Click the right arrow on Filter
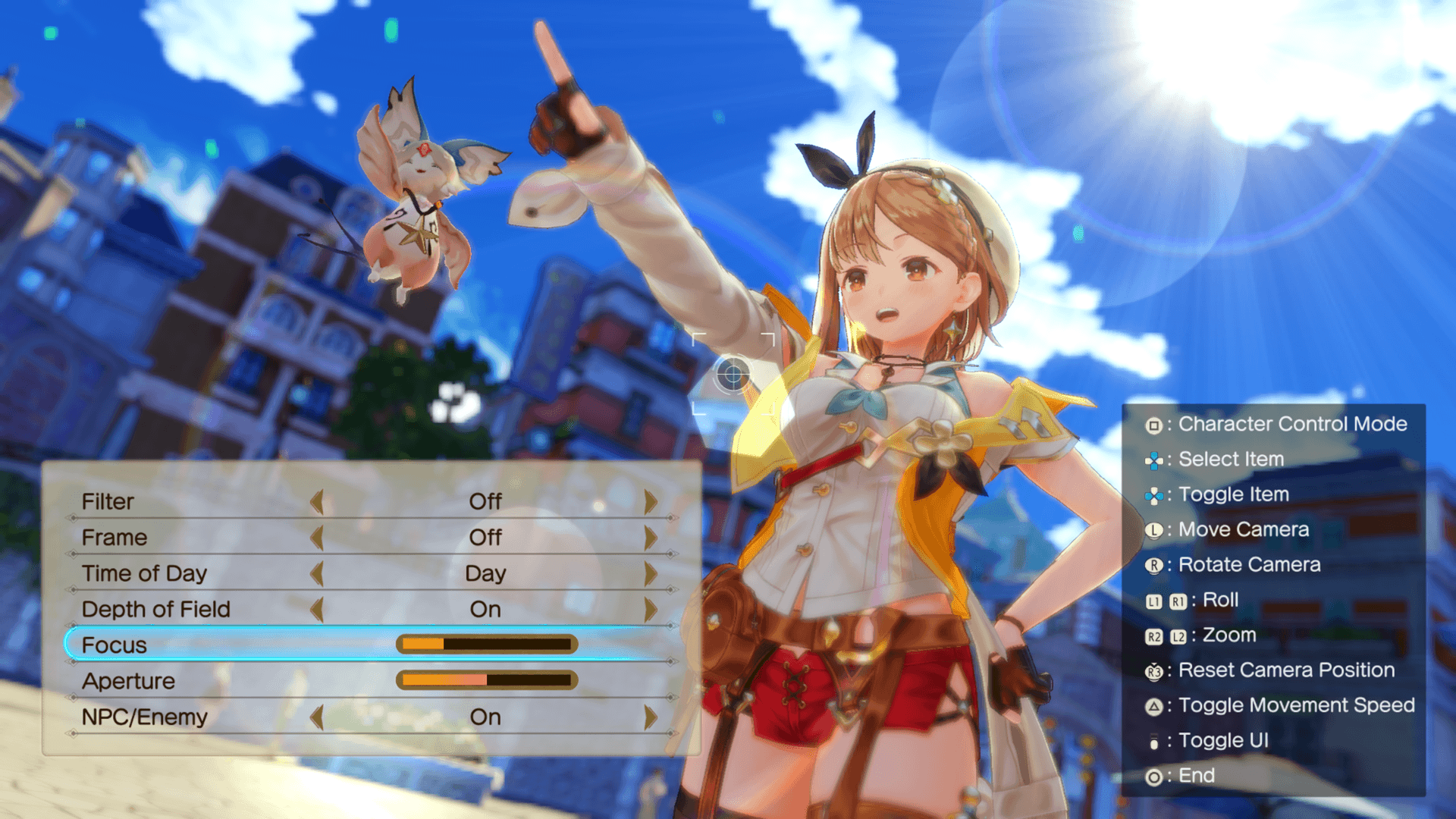 (650, 501)
